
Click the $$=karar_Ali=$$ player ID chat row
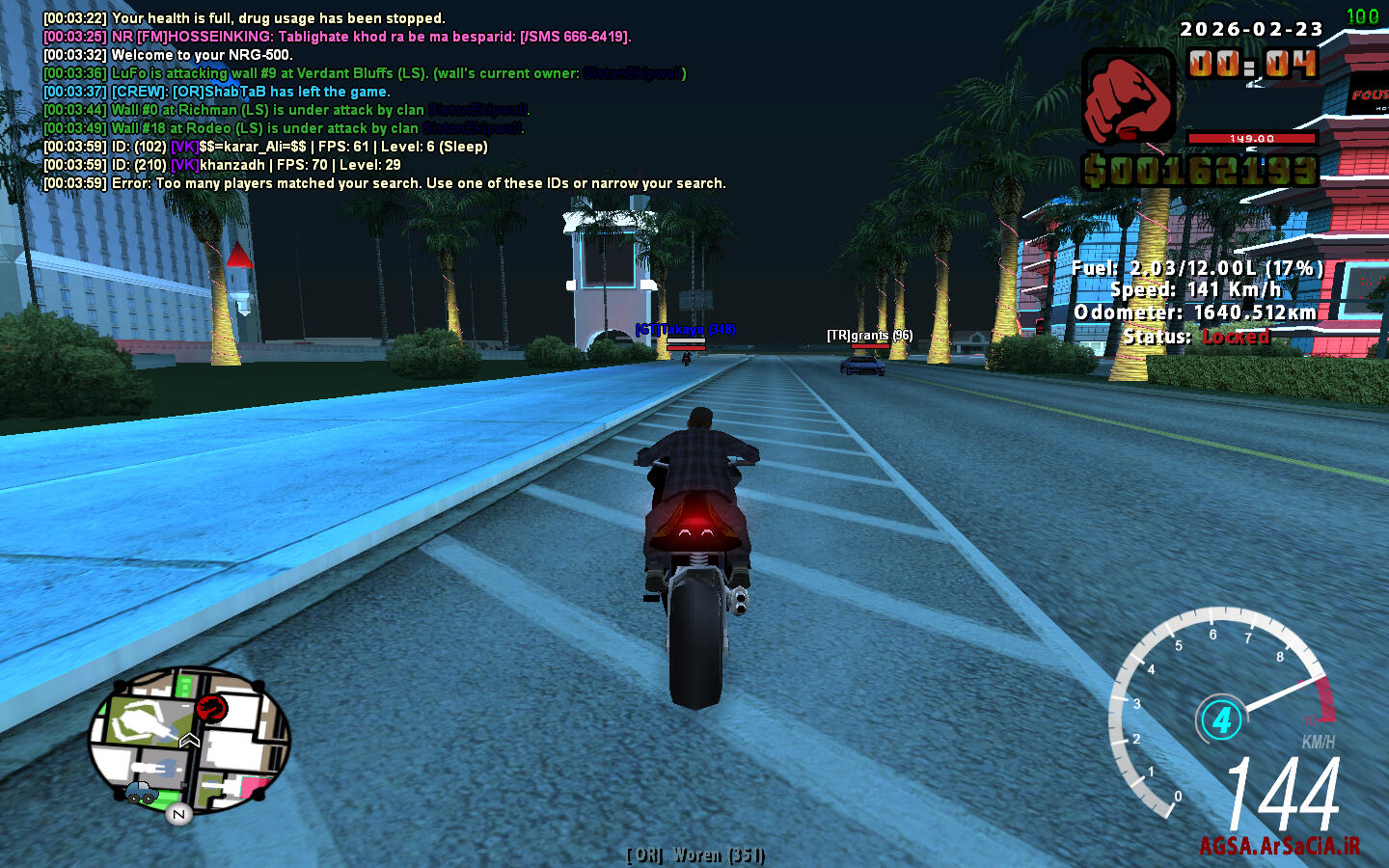point(265,147)
